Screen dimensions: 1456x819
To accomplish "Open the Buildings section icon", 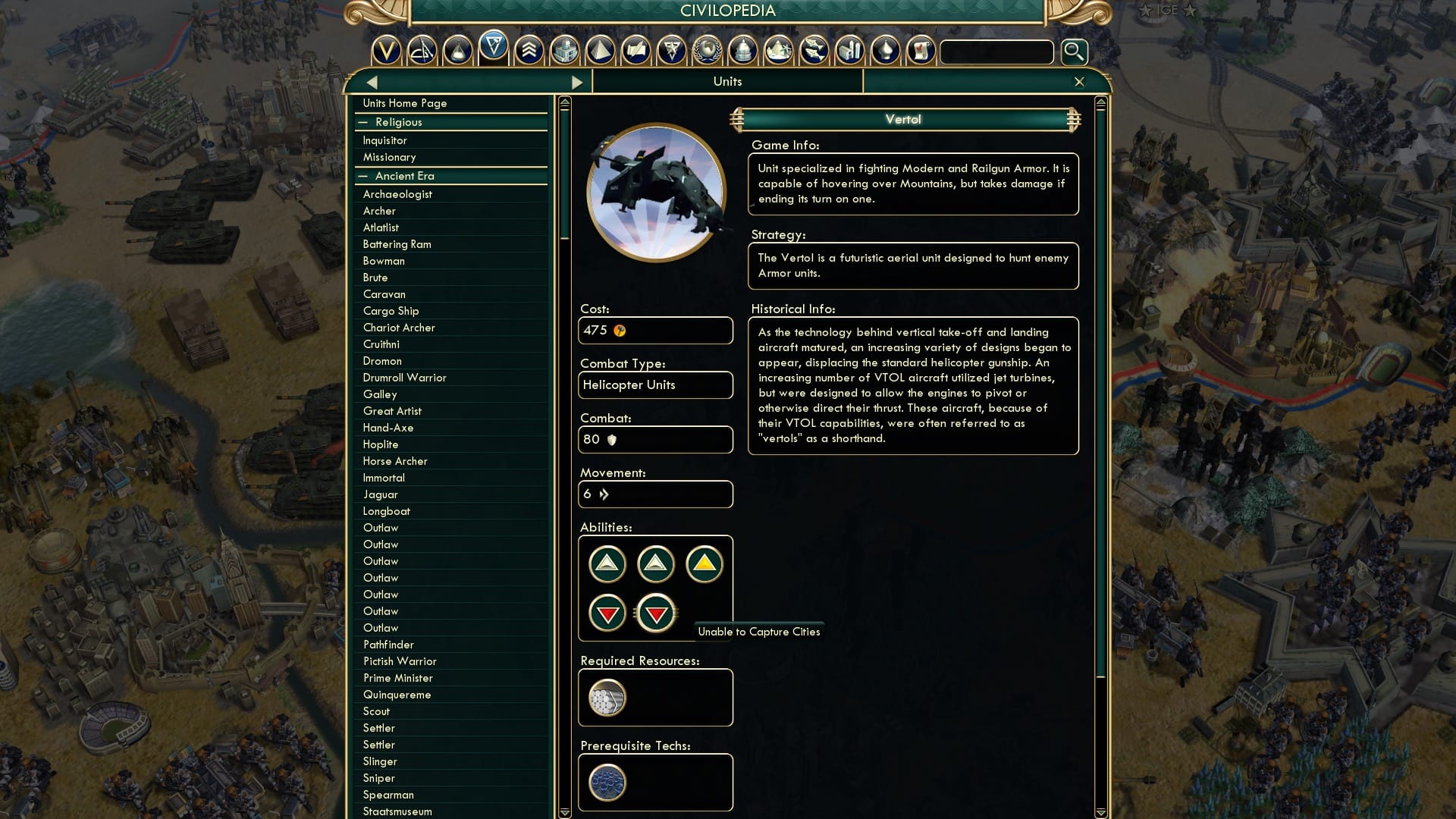I will [565, 51].
